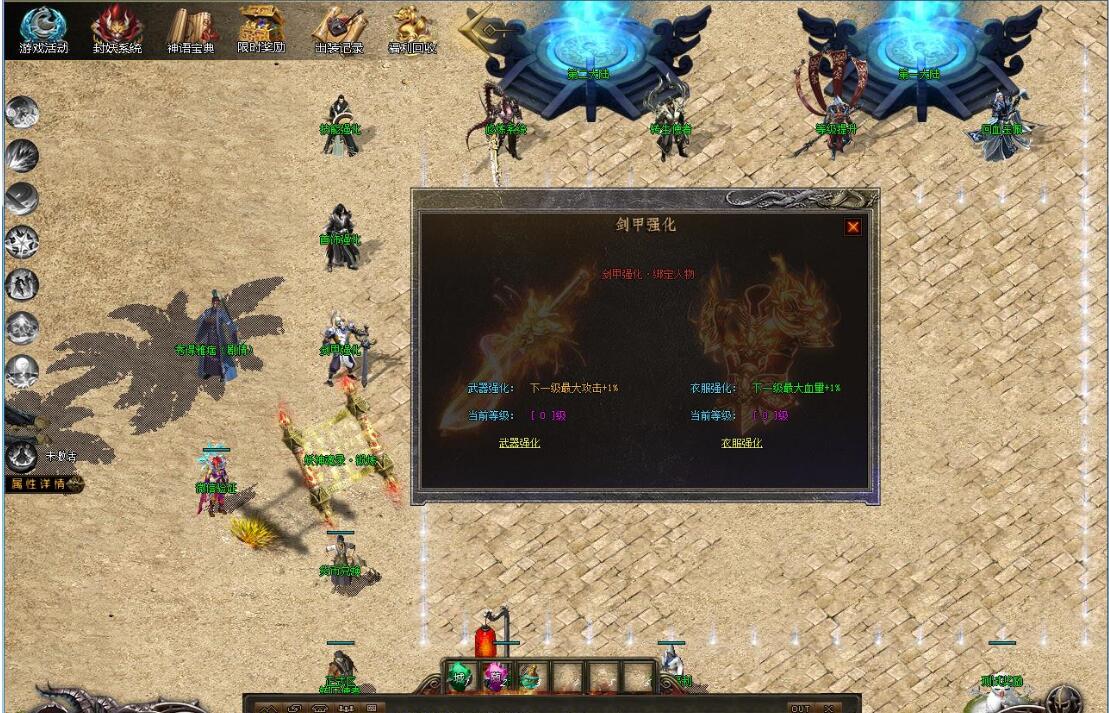Click the 武器强化 weapon enhance link
This screenshot has width=1109, height=713.
coord(519,442)
